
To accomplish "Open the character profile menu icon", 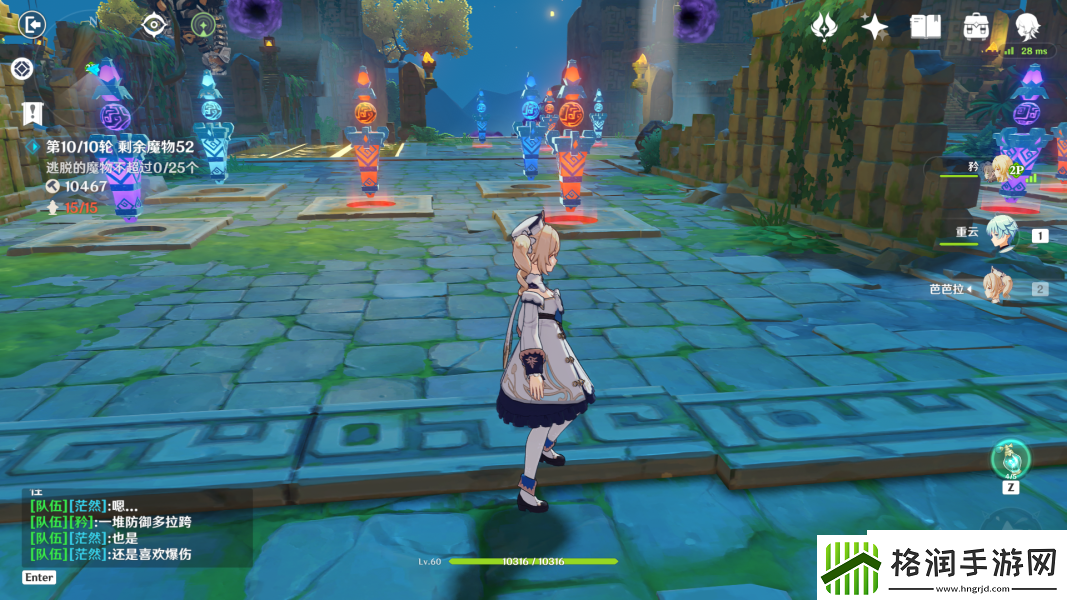I will click(1028, 27).
